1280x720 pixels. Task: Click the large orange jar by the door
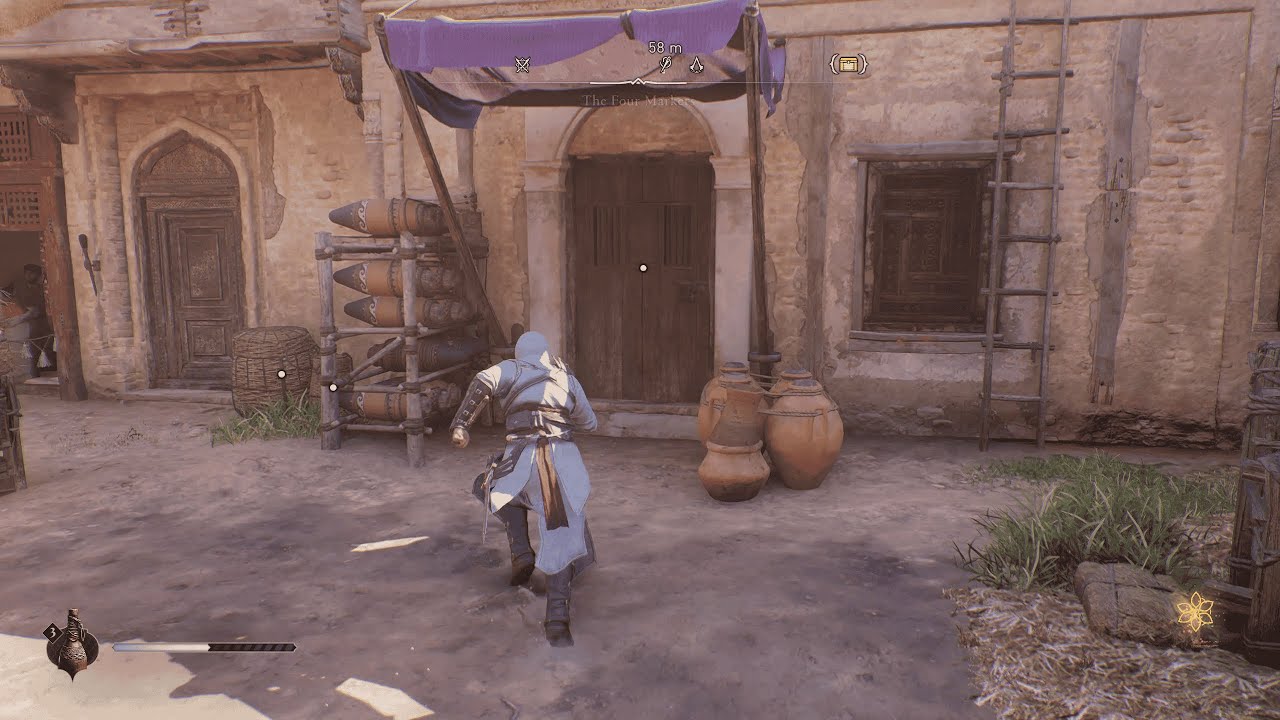pos(805,430)
